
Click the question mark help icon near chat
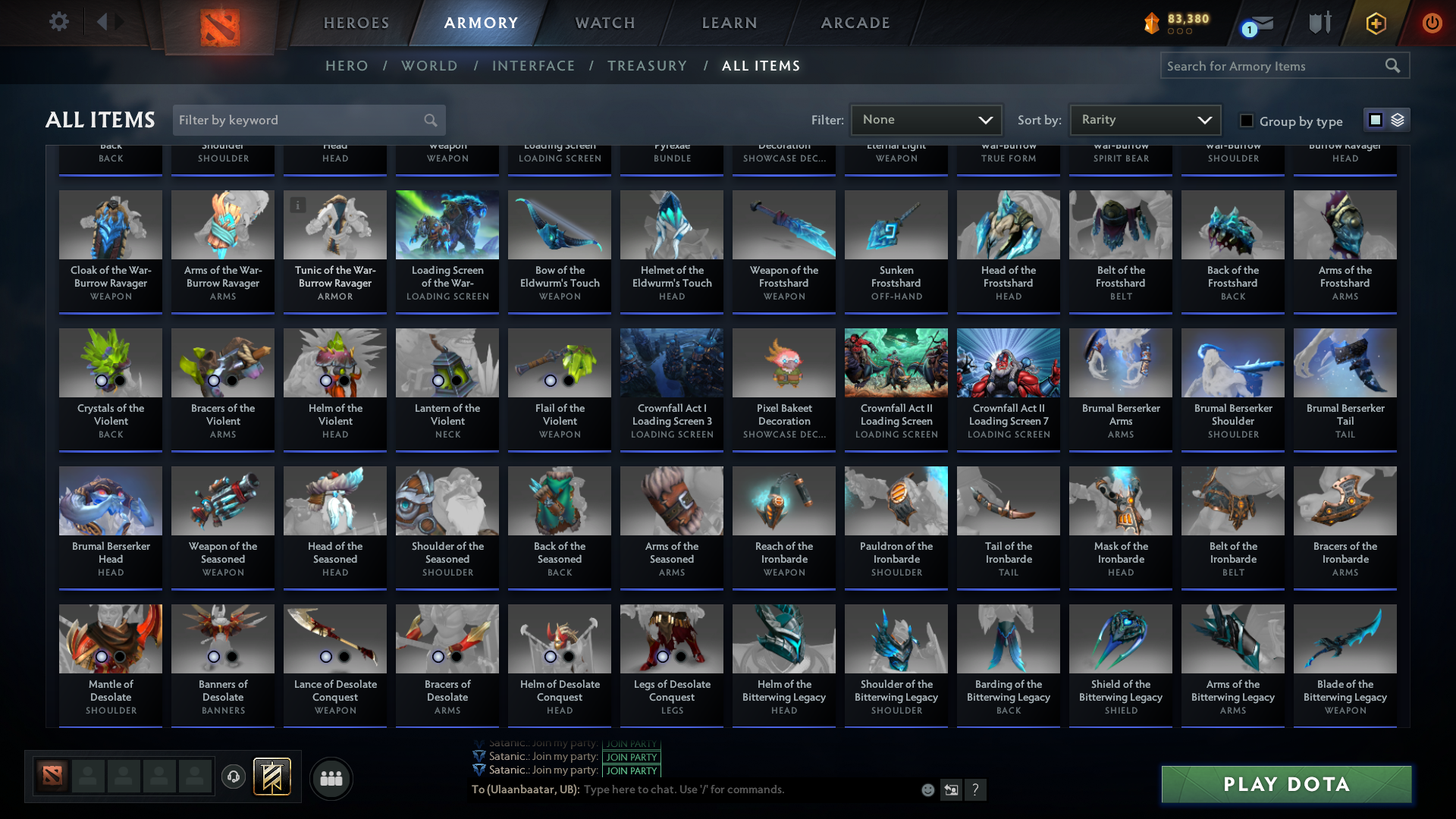976,790
